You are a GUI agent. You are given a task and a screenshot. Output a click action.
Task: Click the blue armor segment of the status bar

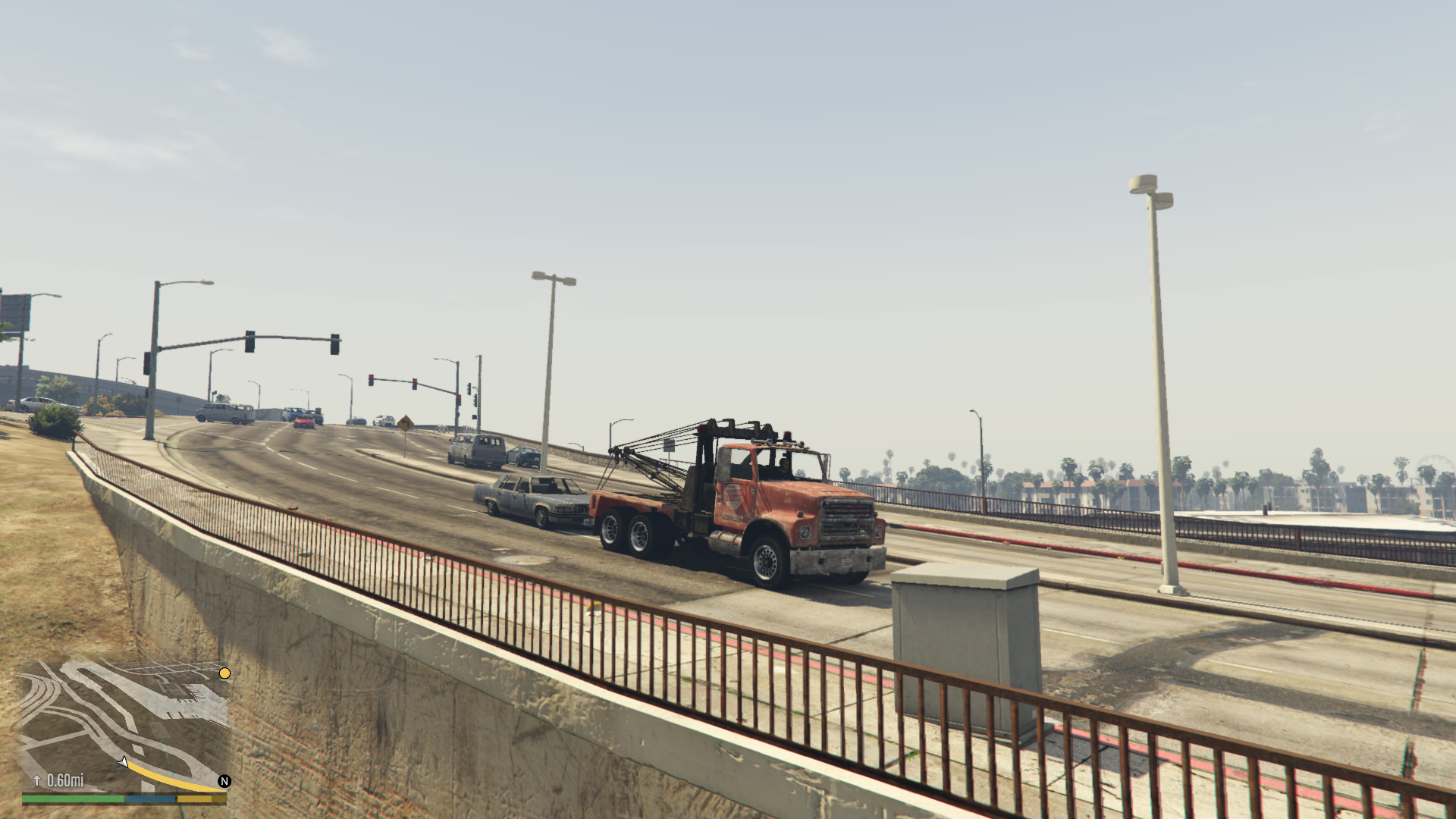tap(150, 798)
